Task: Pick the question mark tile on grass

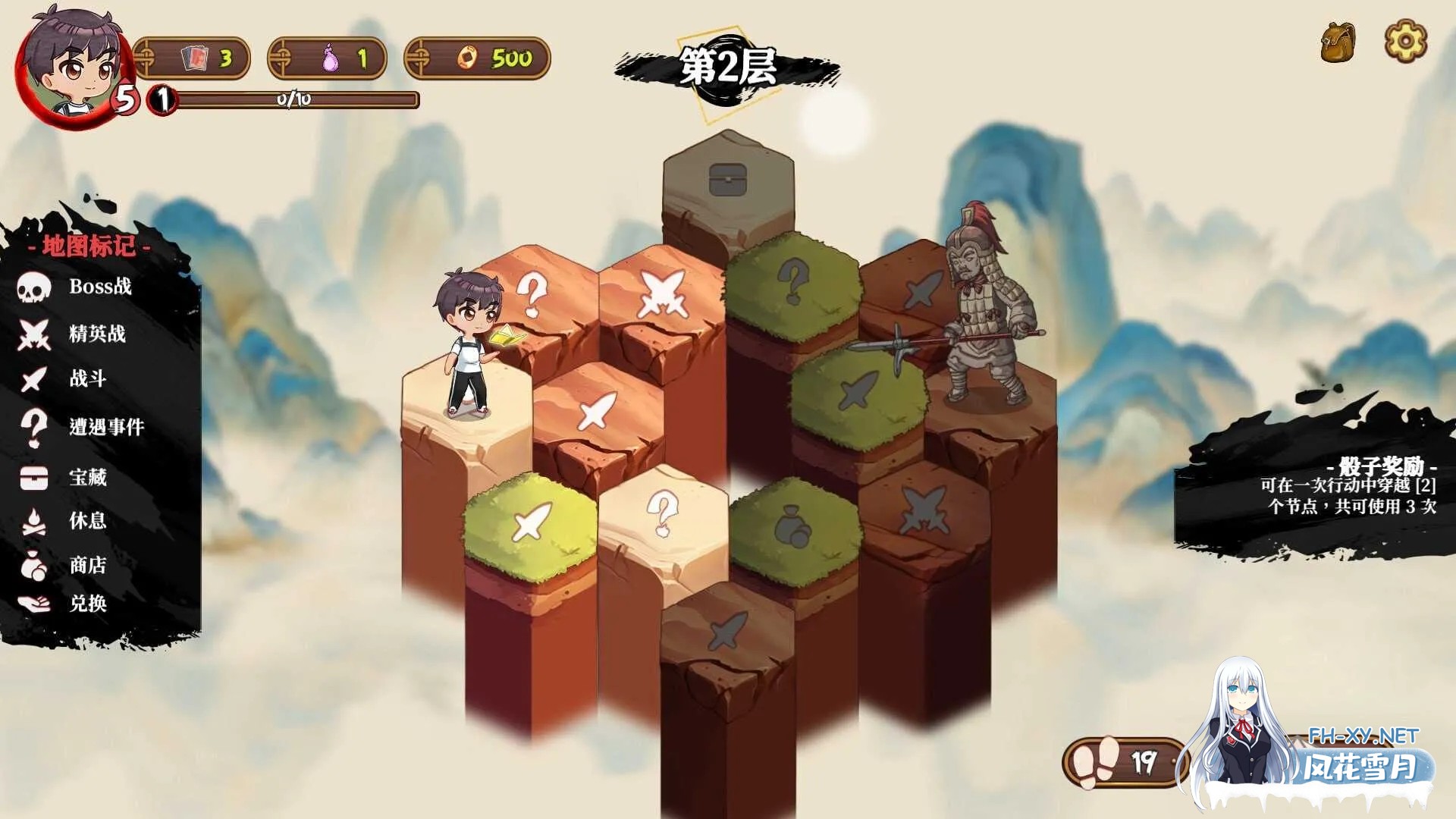Action: (793, 281)
